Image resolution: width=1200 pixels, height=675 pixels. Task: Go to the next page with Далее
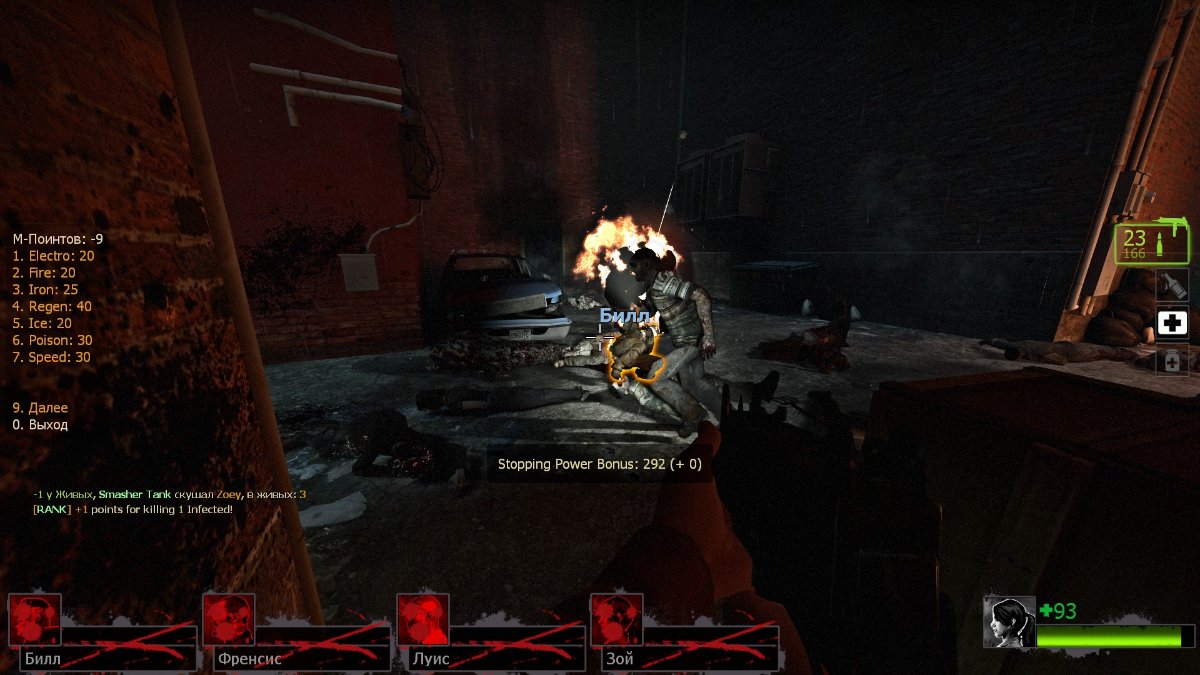click(40, 408)
